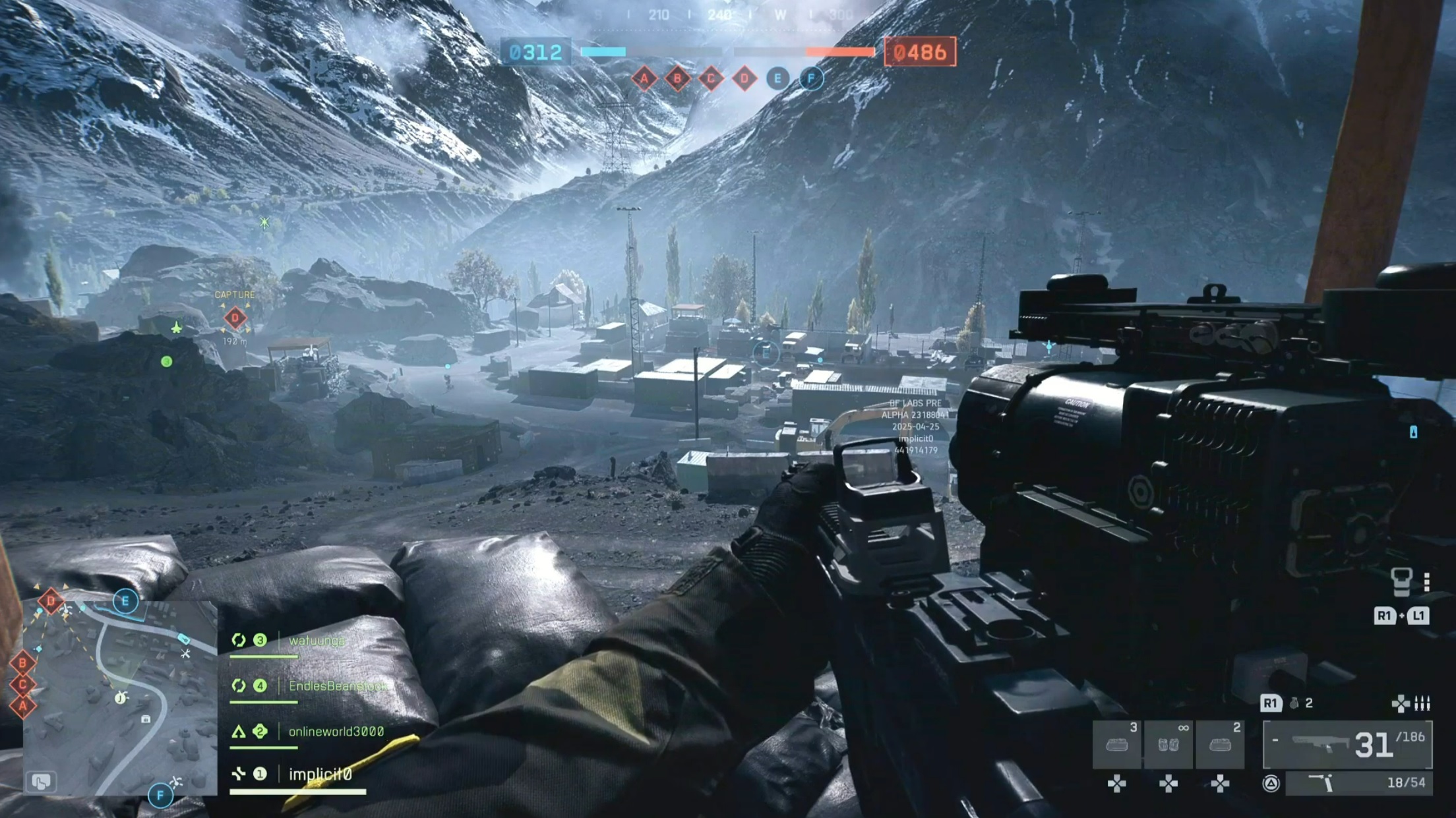Select the gadget slot with infinite uses
This screenshot has width=1456, height=818.
1168,745
